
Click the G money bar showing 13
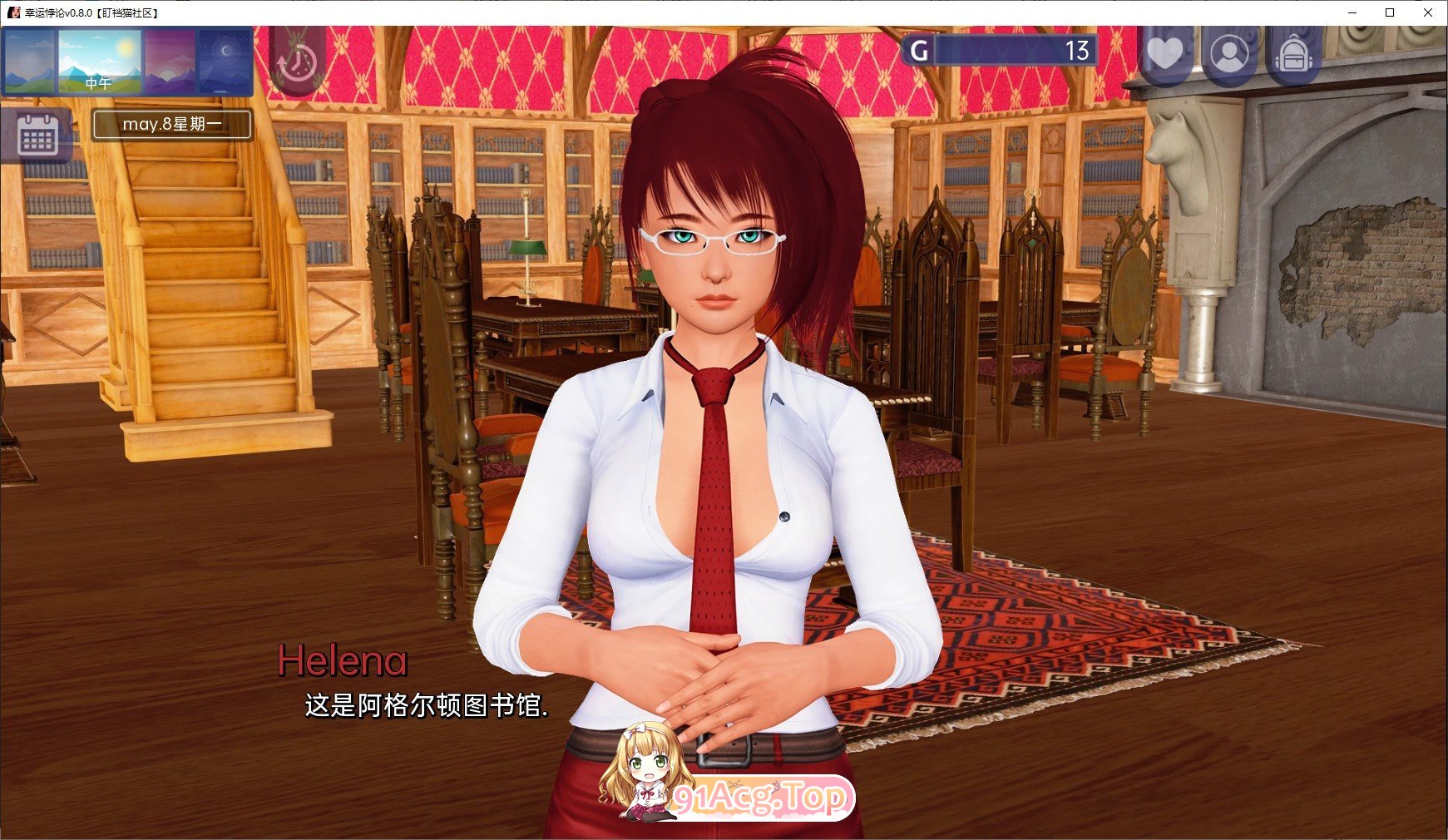coord(1015,51)
